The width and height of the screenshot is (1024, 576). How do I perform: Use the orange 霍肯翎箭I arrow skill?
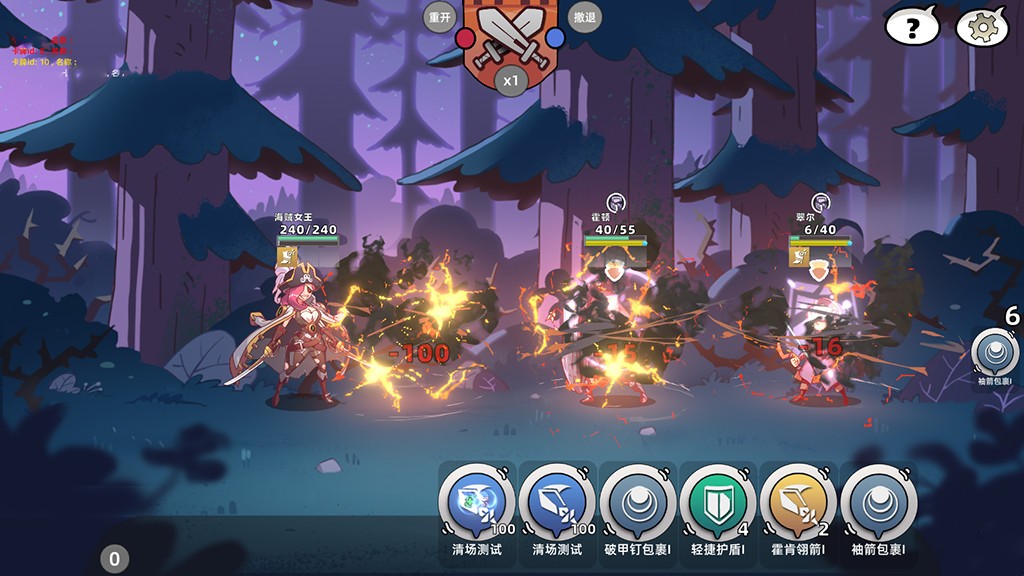pyautogui.click(x=797, y=503)
